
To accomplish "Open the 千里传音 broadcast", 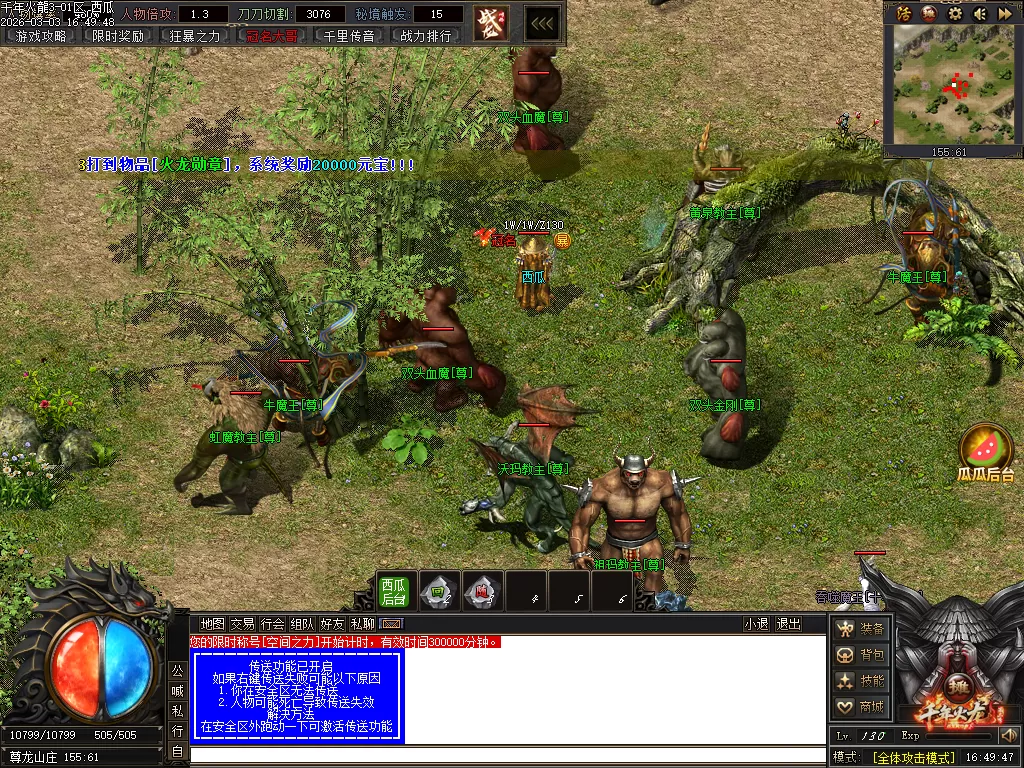I will 349,36.
